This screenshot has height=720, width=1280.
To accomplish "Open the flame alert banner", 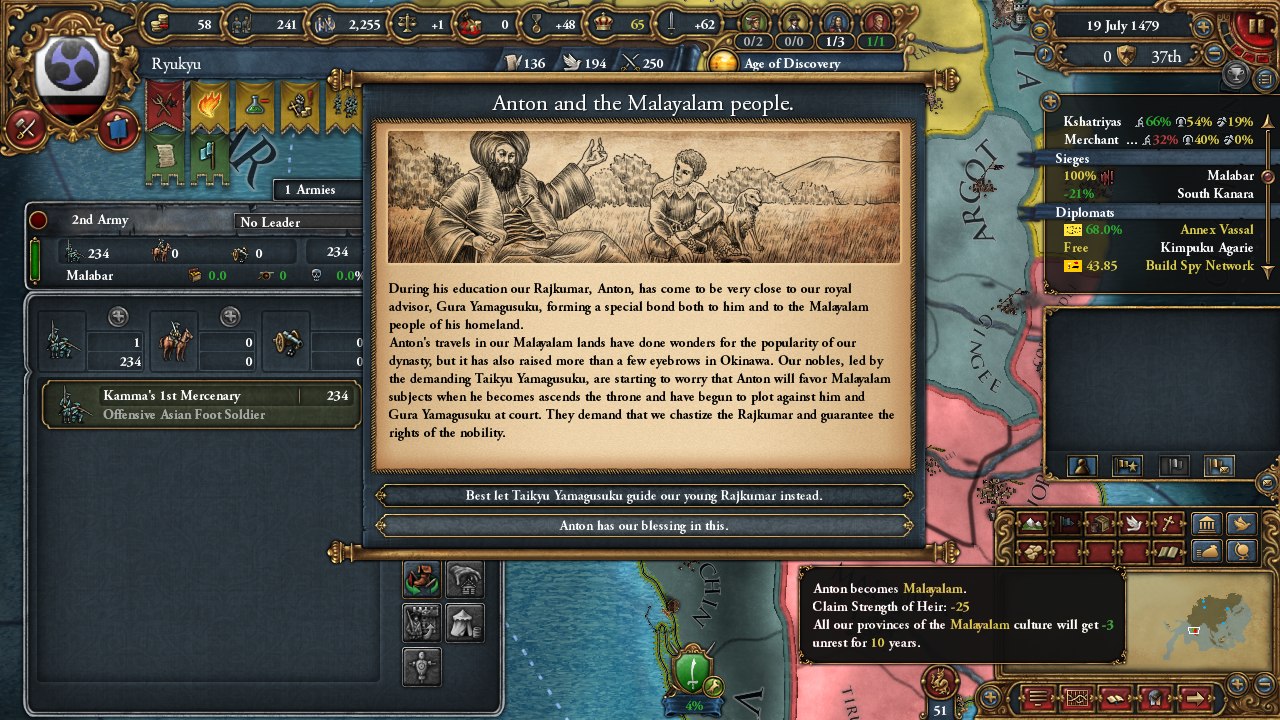I will (210, 105).
